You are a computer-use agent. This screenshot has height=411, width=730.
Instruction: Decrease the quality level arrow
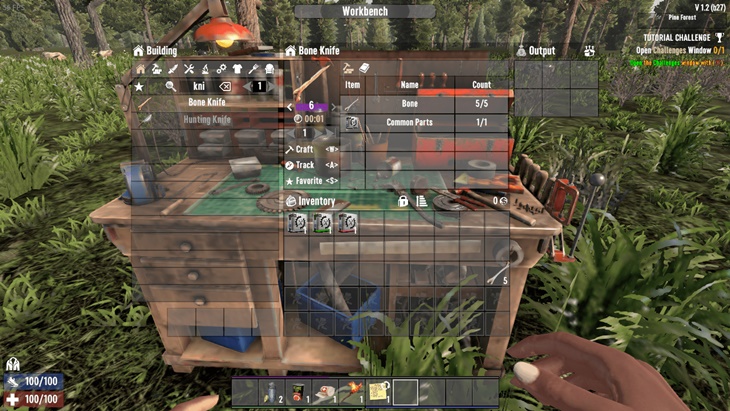(x=290, y=105)
